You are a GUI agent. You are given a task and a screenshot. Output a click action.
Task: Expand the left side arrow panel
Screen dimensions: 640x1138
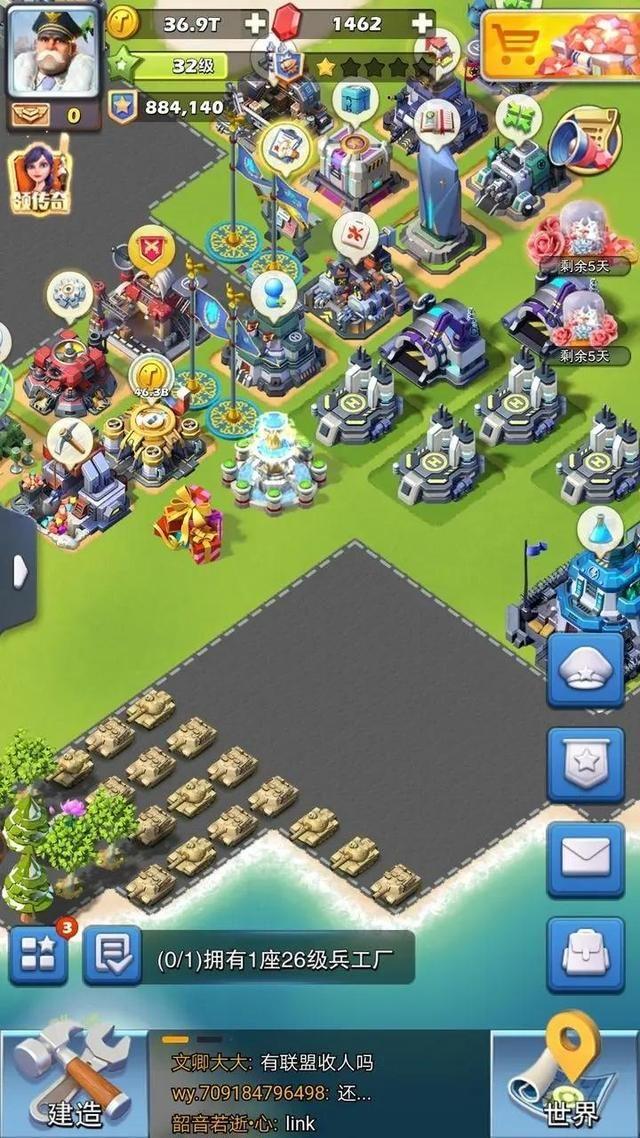(18, 572)
